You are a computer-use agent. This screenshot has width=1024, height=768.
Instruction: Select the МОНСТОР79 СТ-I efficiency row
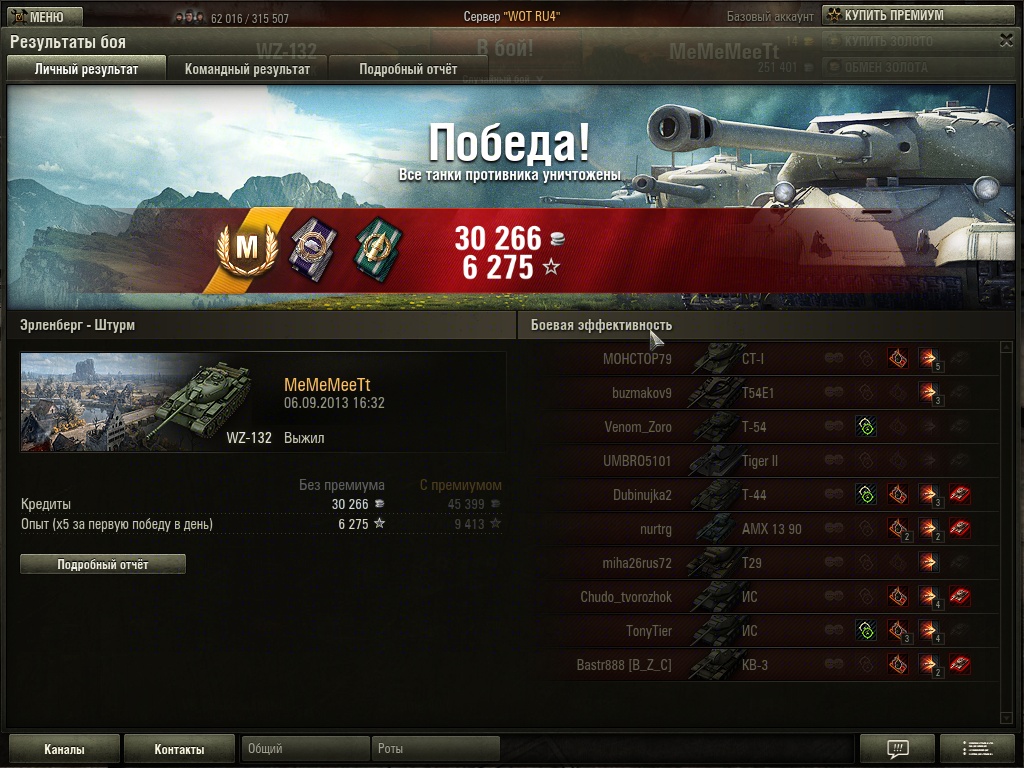point(760,359)
